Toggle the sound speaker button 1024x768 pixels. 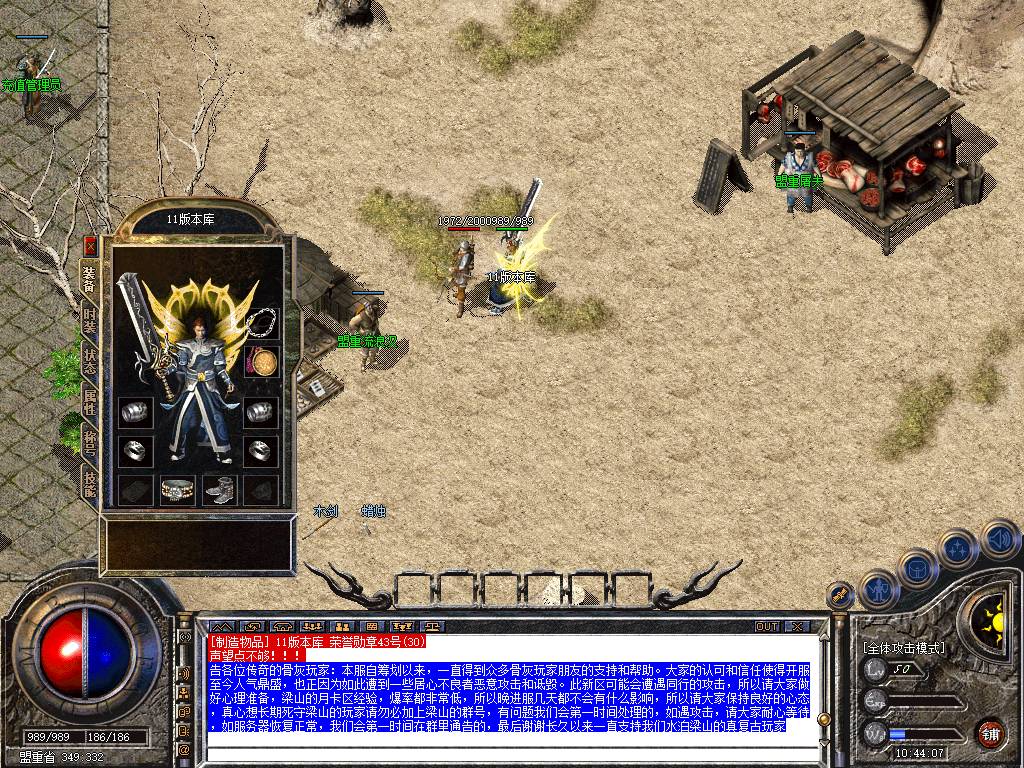click(998, 539)
